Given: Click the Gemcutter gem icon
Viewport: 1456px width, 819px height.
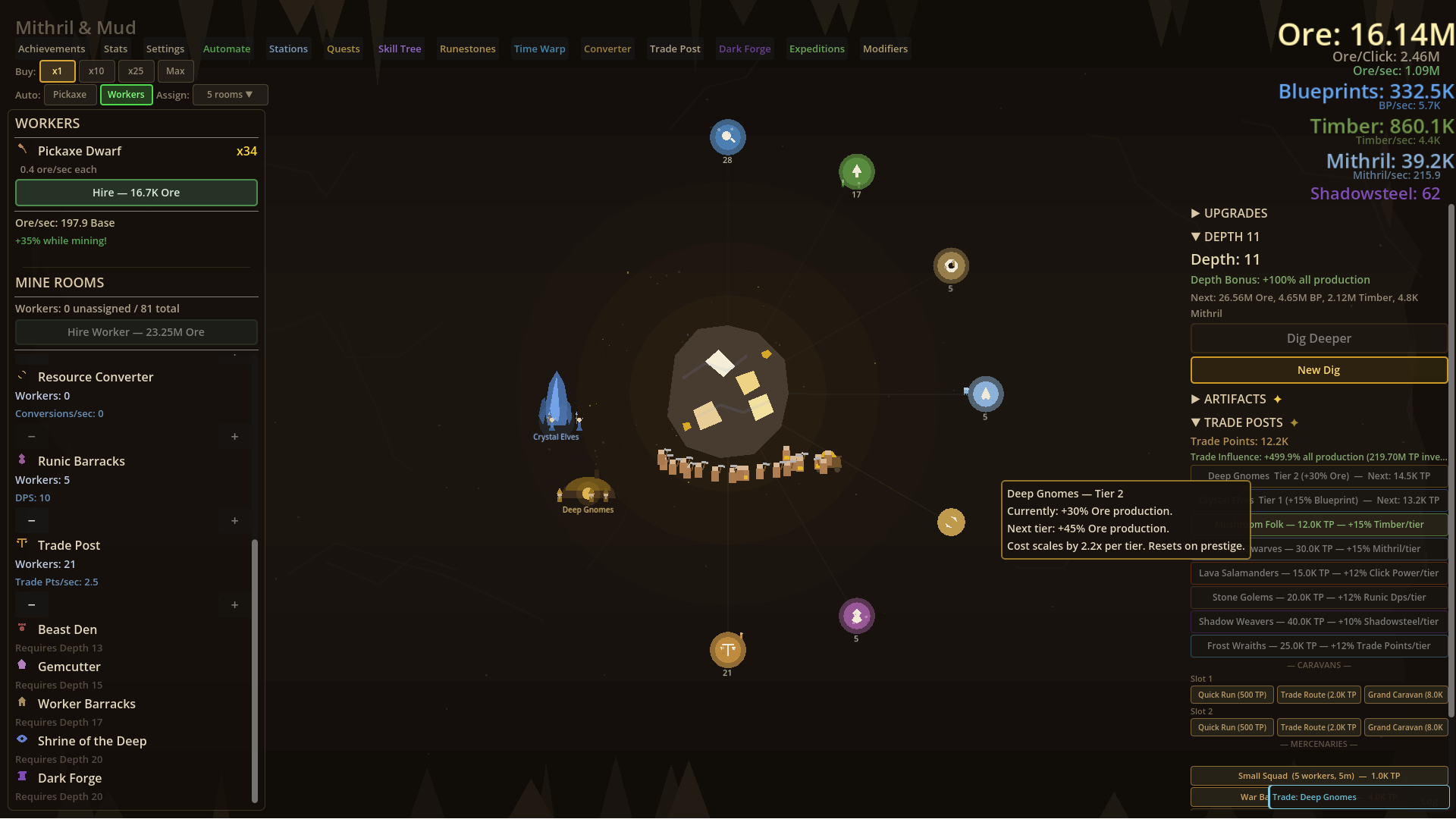Looking at the screenshot, I should pyautogui.click(x=21, y=666).
